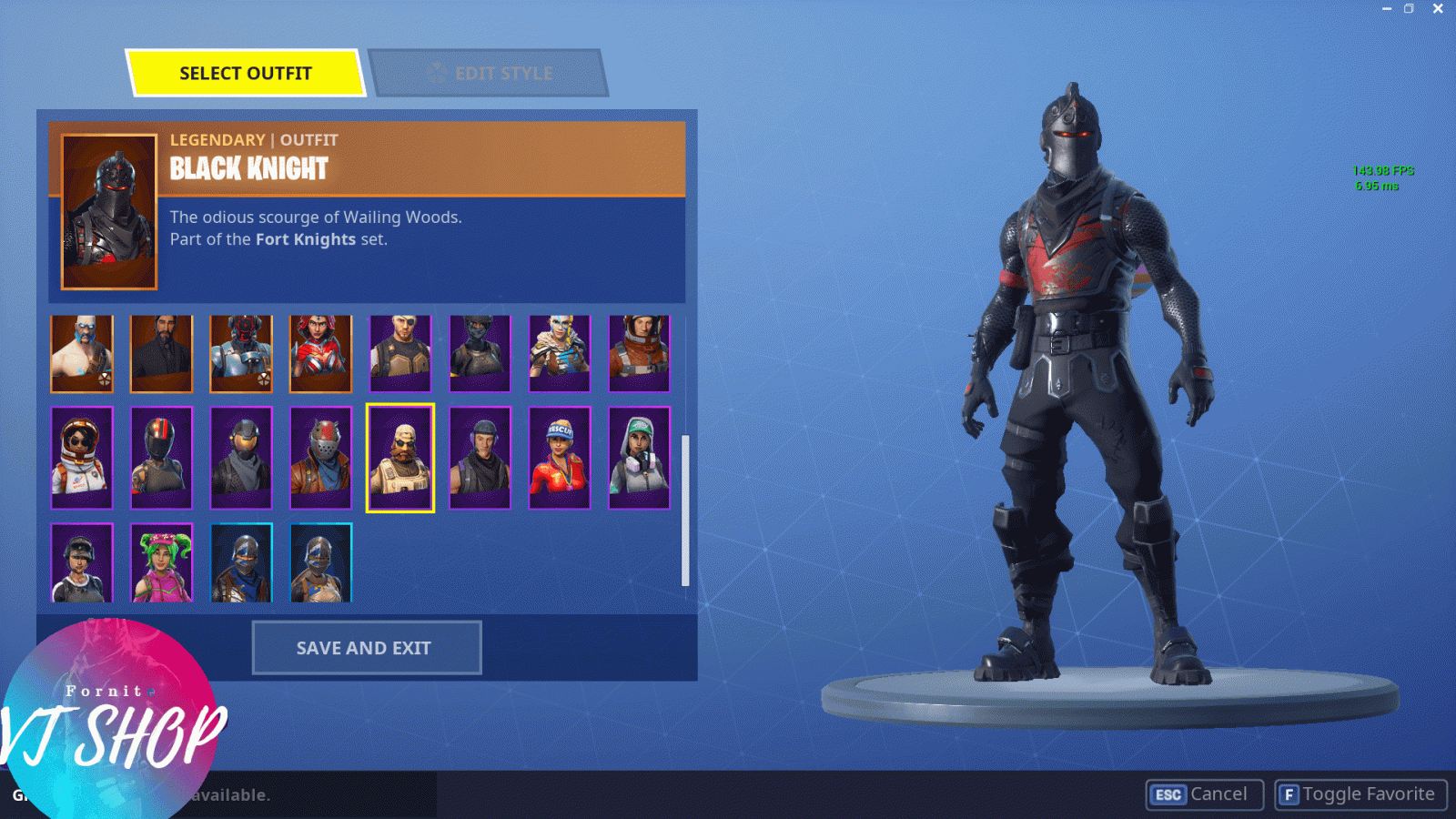Select the red motorcycle-helmet outfit icon

tap(161, 457)
